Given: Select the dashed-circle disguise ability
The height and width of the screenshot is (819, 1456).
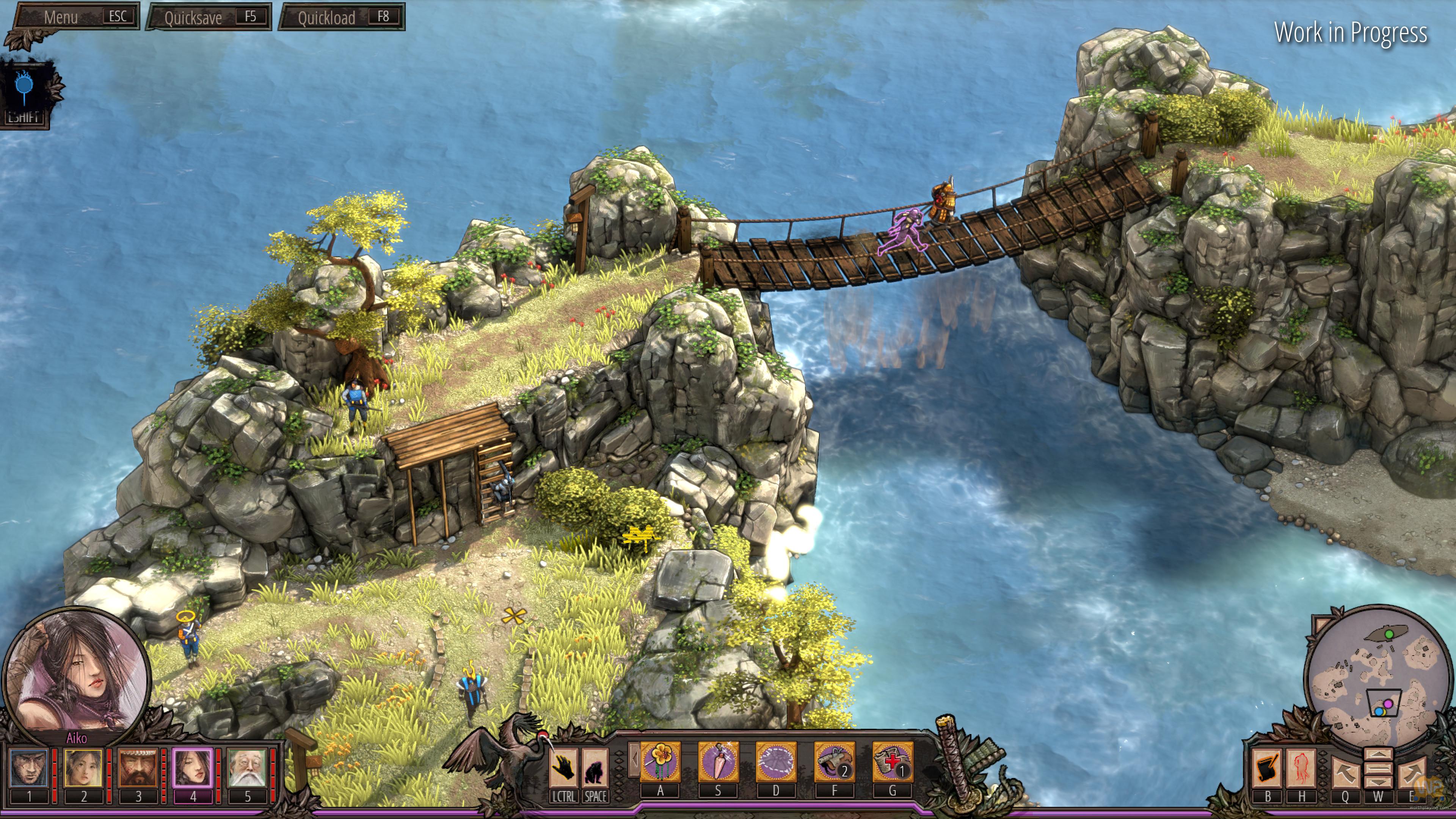Looking at the screenshot, I should point(776,763).
